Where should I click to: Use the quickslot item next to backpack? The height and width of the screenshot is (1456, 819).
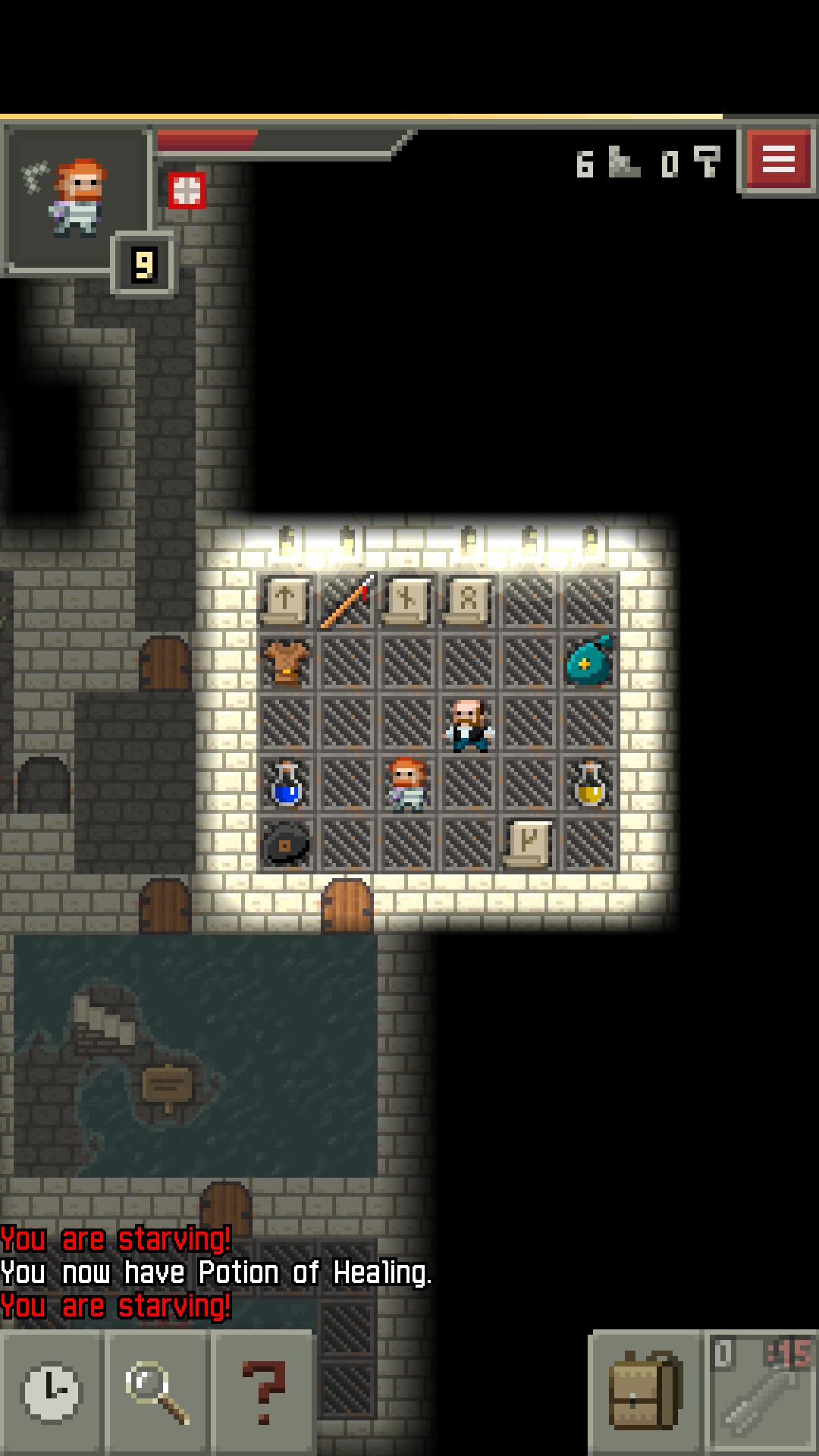[761, 1392]
